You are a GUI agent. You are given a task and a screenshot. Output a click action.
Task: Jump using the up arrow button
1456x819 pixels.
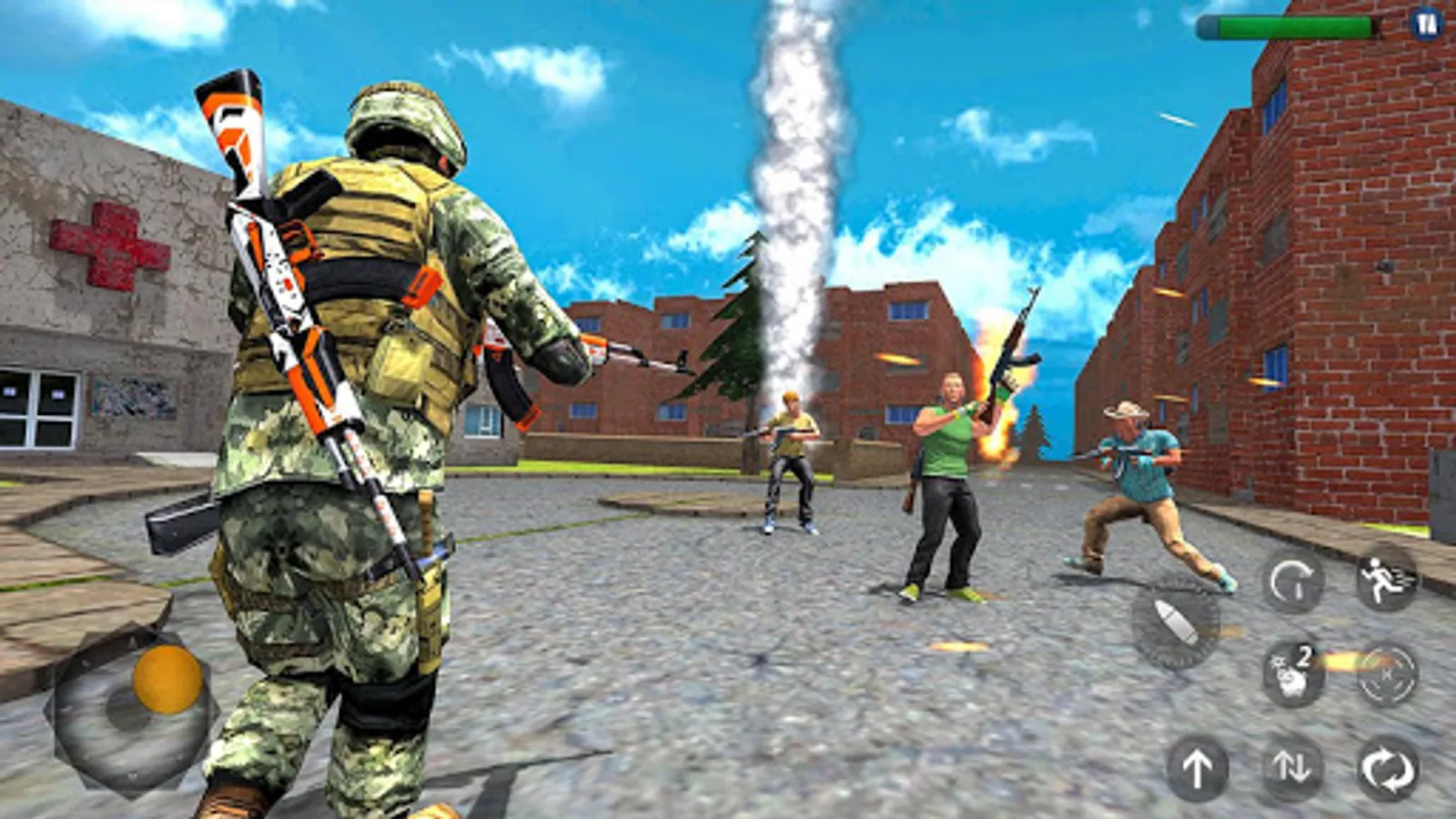1198,769
